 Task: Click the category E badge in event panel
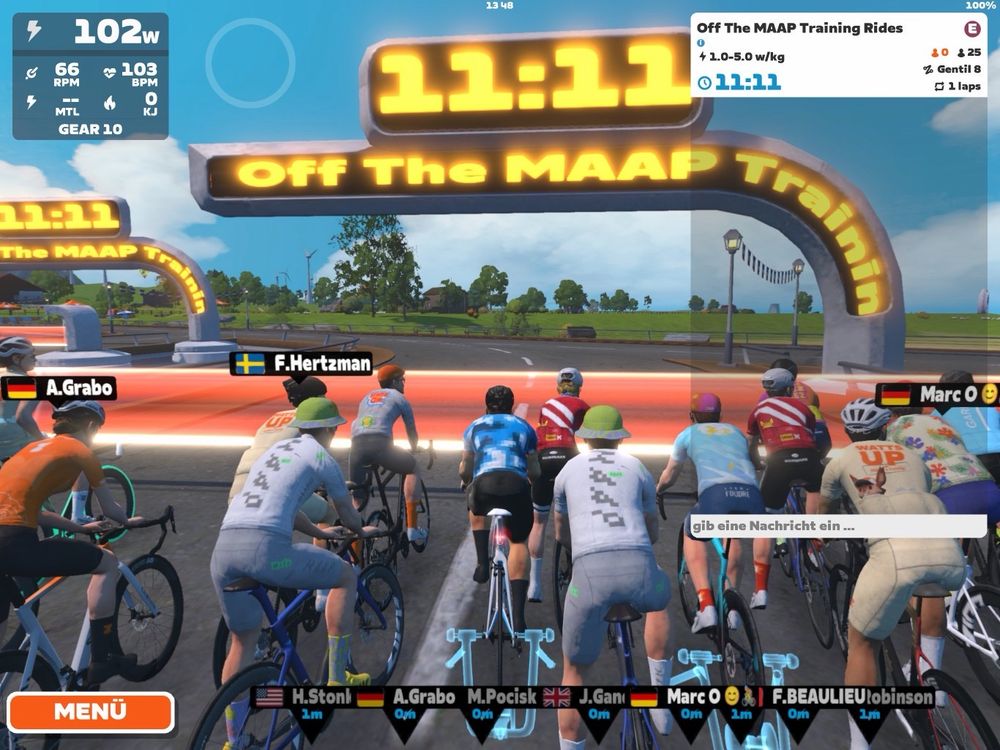click(x=971, y=28)
